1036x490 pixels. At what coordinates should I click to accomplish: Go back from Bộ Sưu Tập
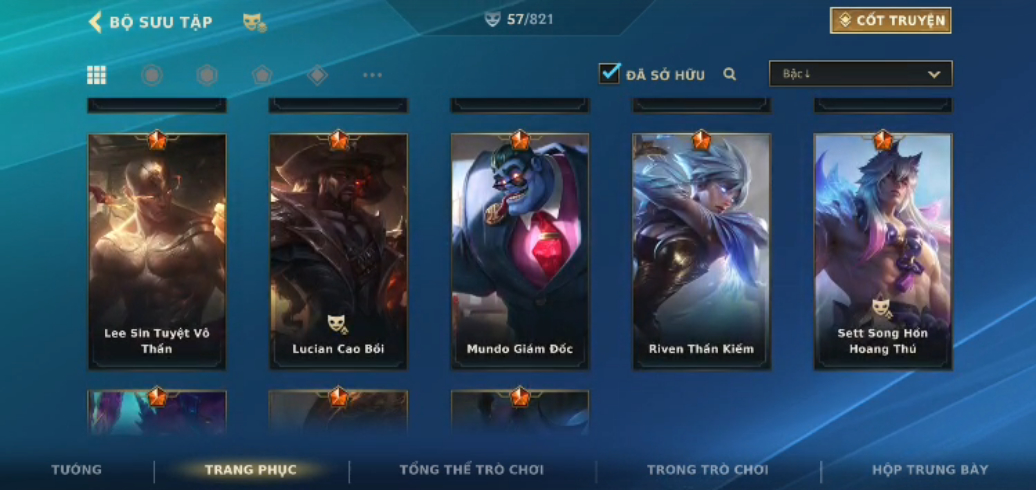click(96, 22)
